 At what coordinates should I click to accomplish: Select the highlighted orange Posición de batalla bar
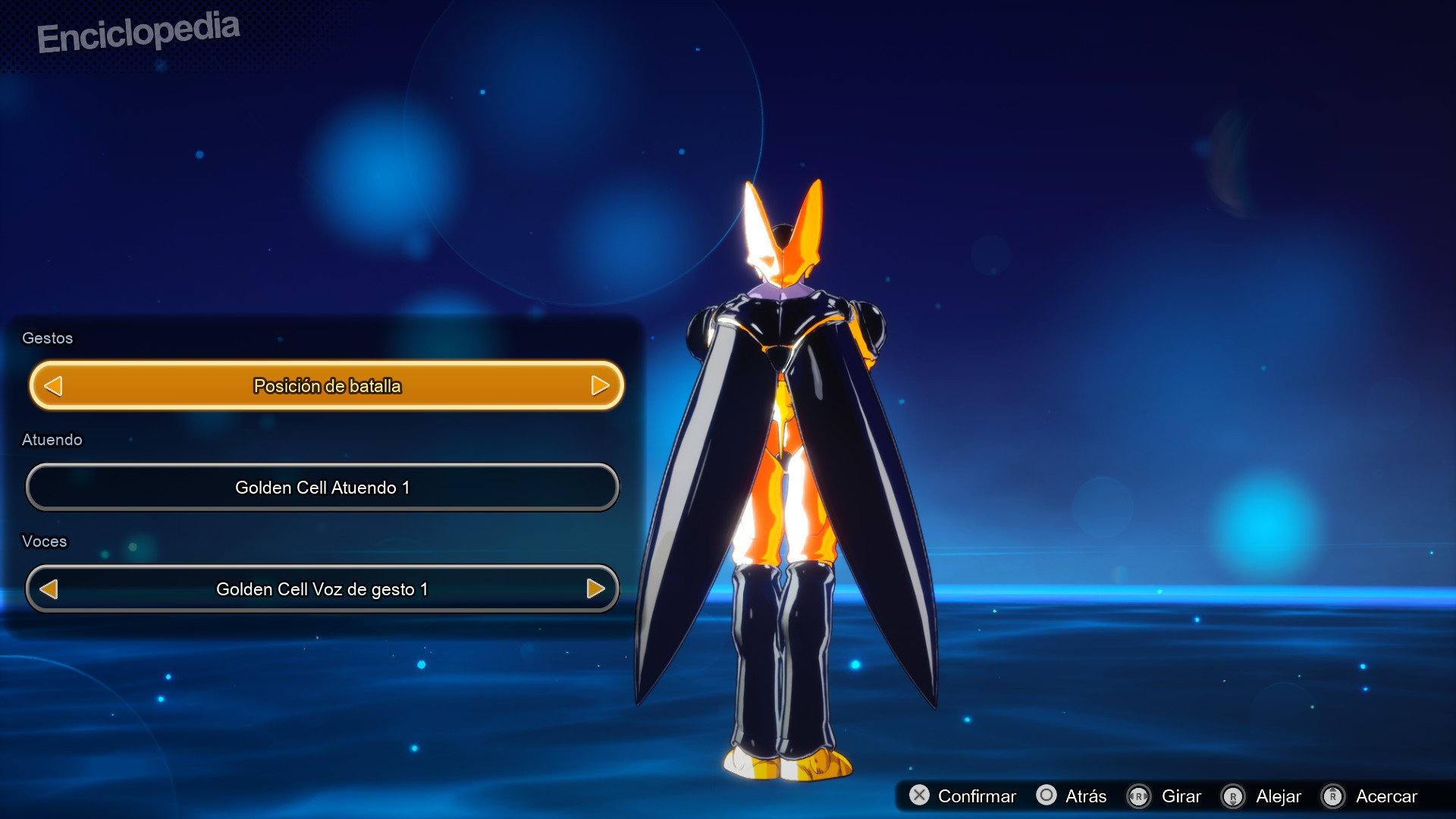(326, 385)
